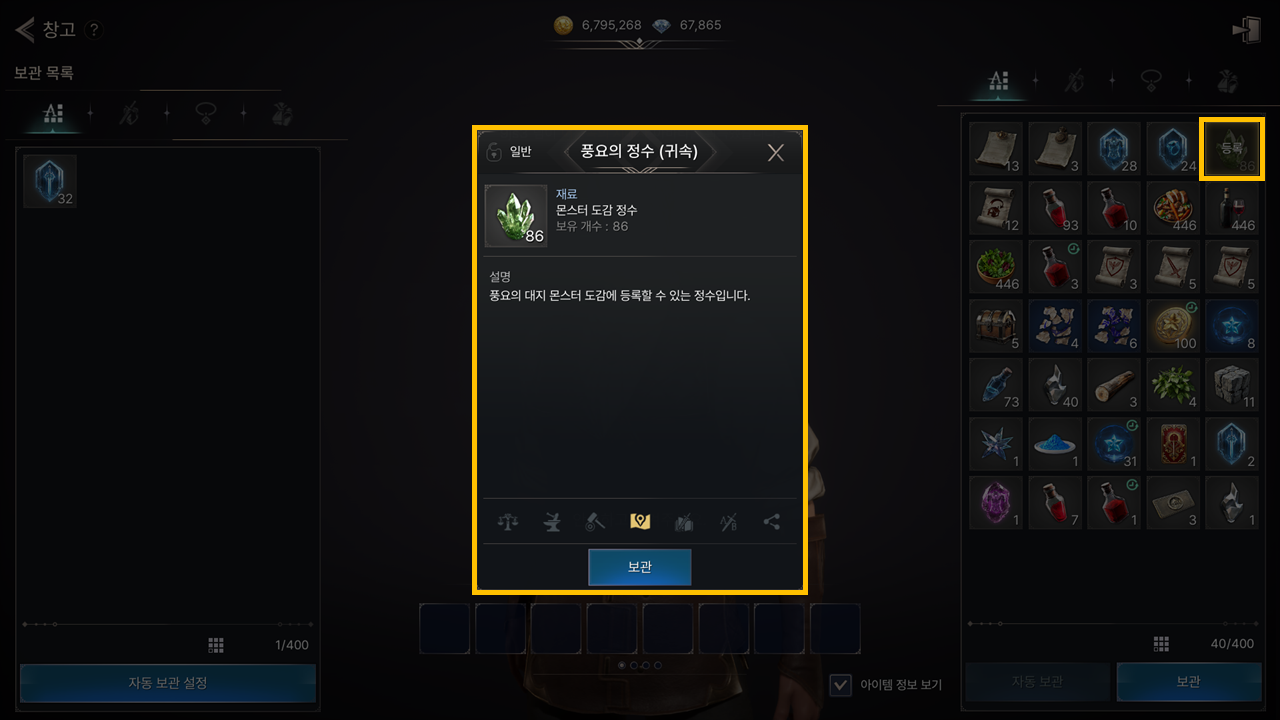Pick the wooden log item slot
This screenshot has width=1280, height=720.
coord(1114,385)
